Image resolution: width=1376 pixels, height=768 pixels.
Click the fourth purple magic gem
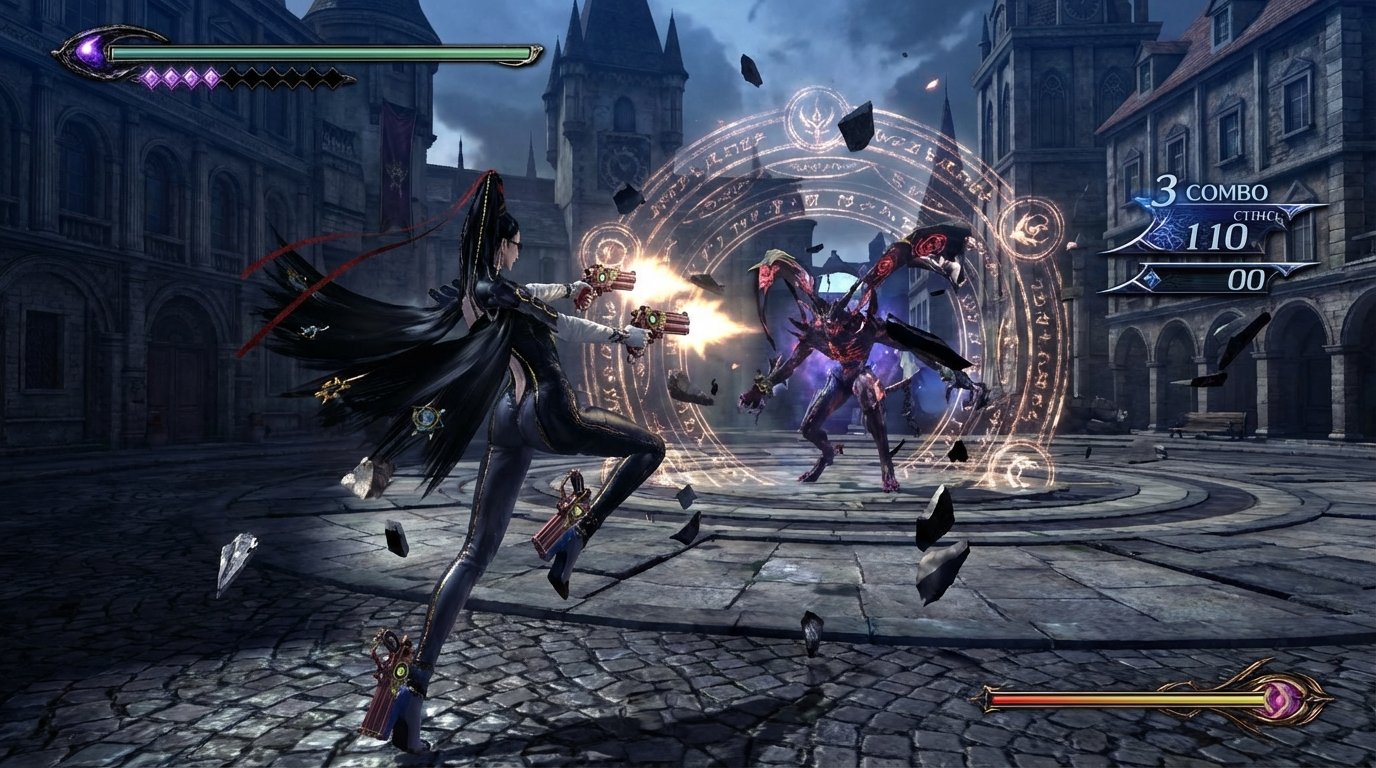[212, 77]
